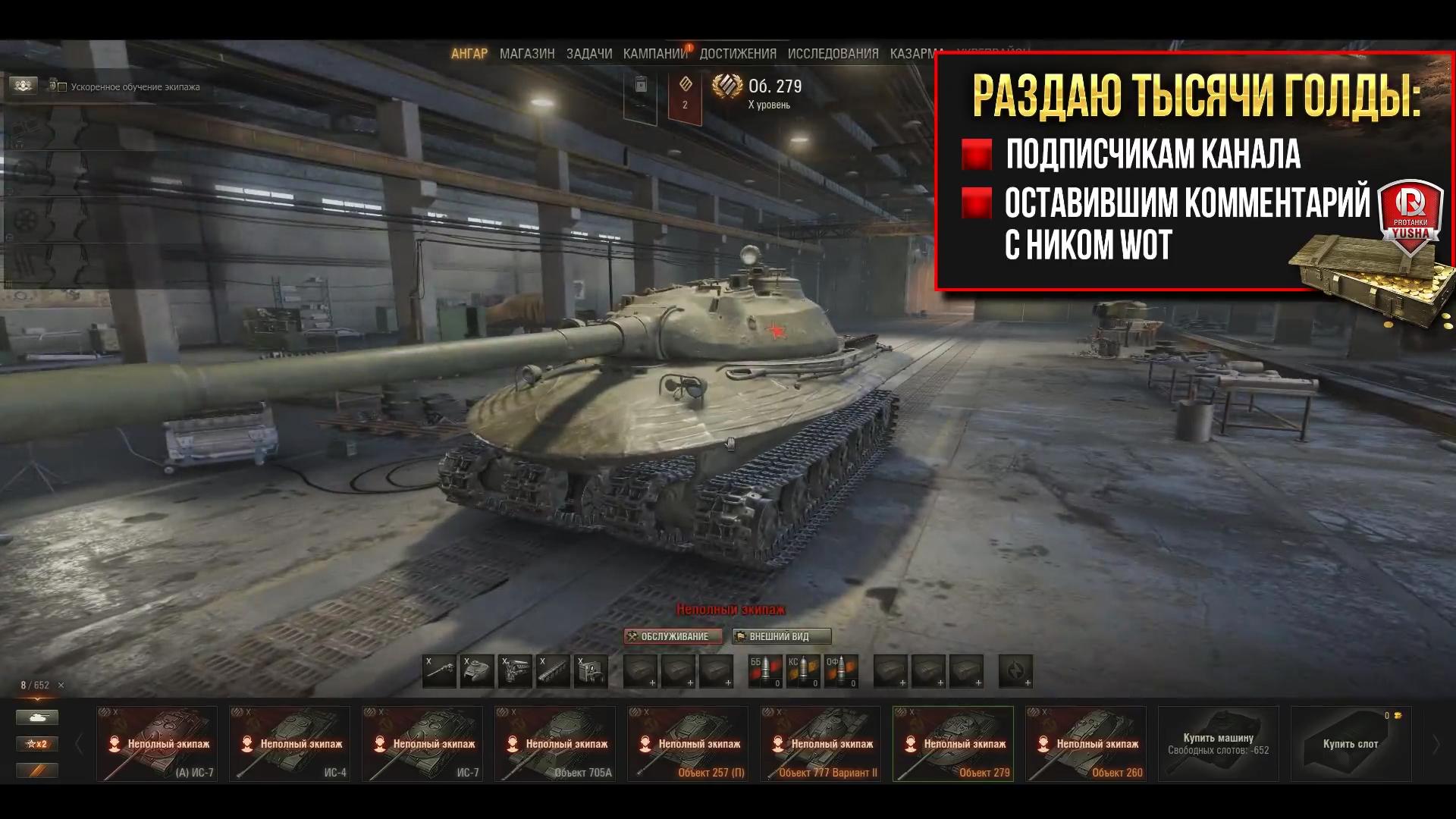Open the Внешний вид customization
This screenshot has height=819, width=1456.
[x=781, y=636]
